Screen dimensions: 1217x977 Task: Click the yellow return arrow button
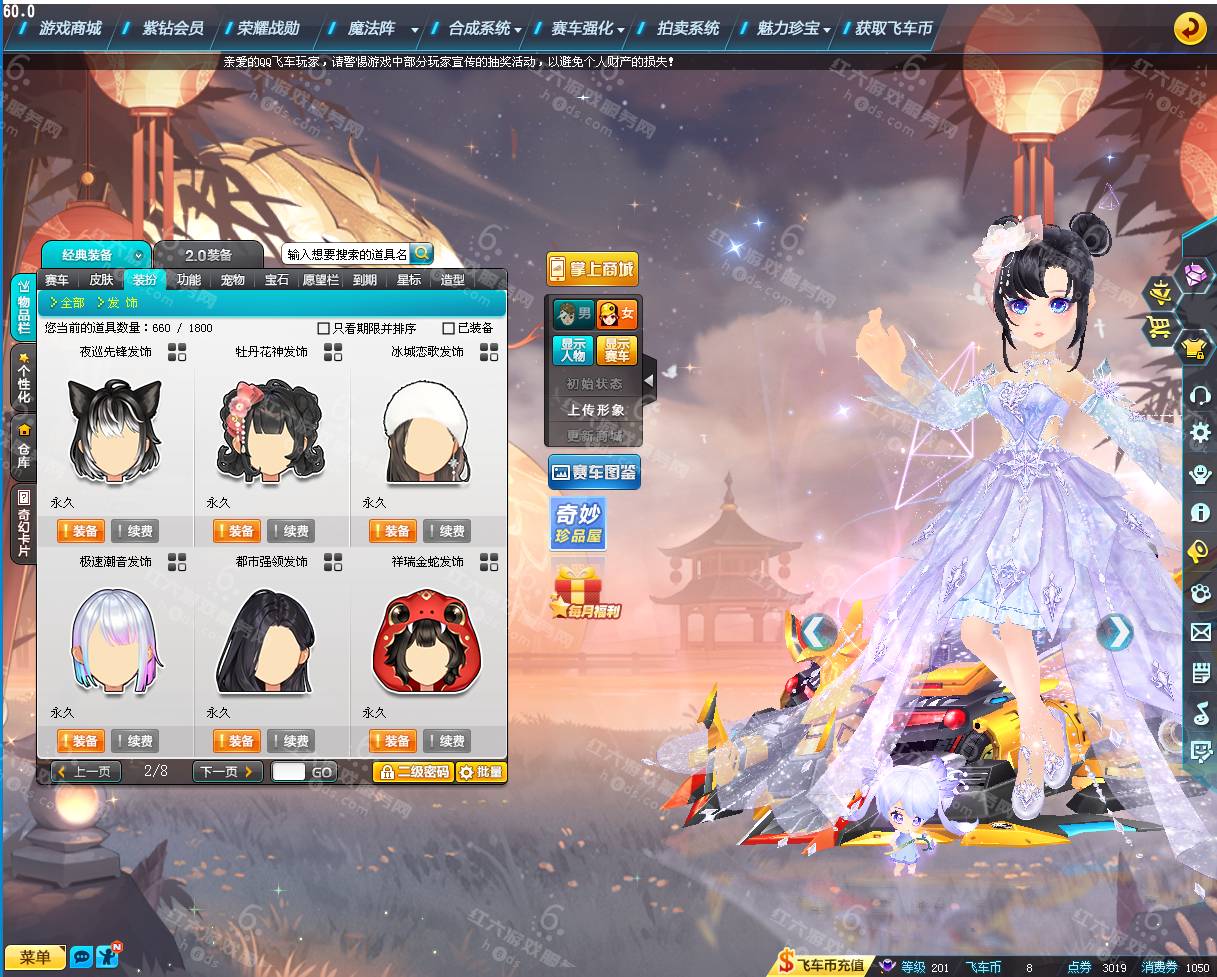tap(1189, 28)
